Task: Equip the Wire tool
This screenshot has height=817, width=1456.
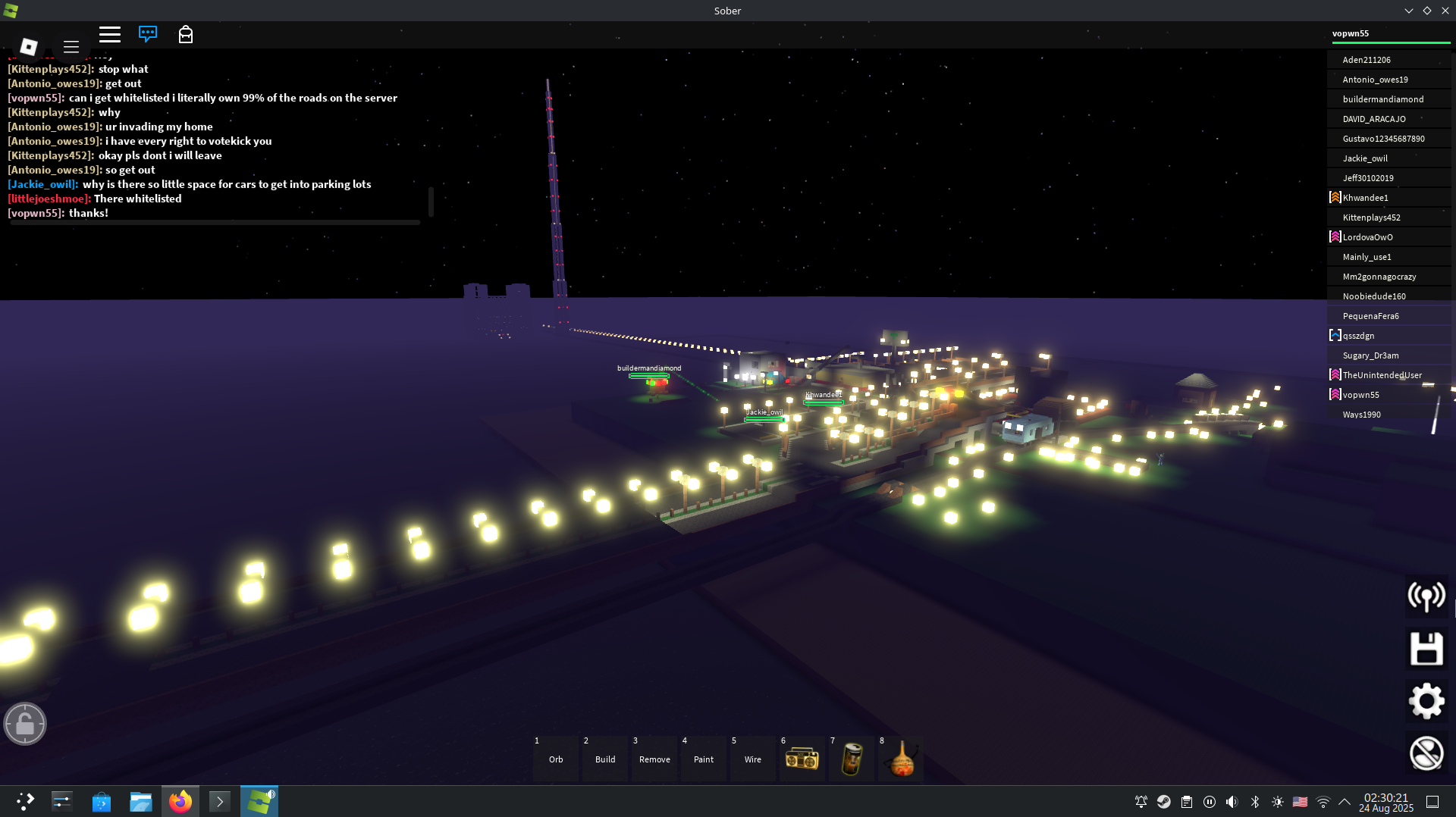Action: [753, 758]
